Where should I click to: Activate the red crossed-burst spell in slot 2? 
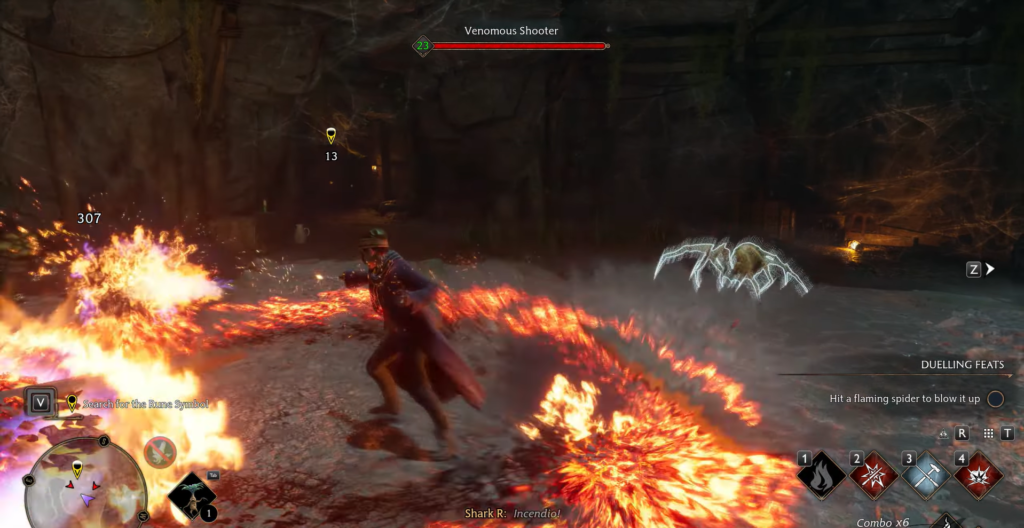pos(874,474)
